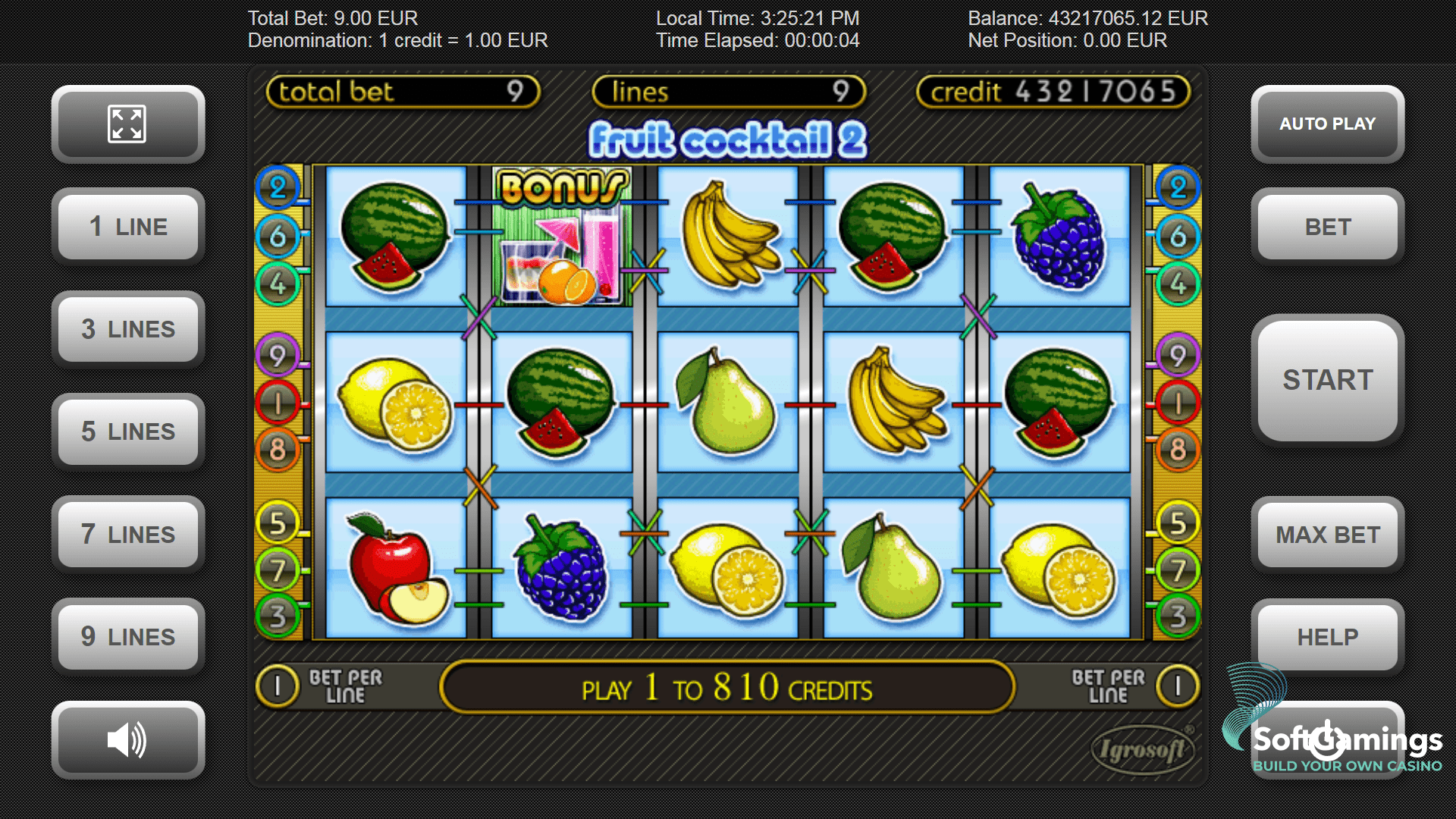The width and height of the screenshot is (1456, 819).
Task: Click the BET button
Action: tap(1327, 227)
